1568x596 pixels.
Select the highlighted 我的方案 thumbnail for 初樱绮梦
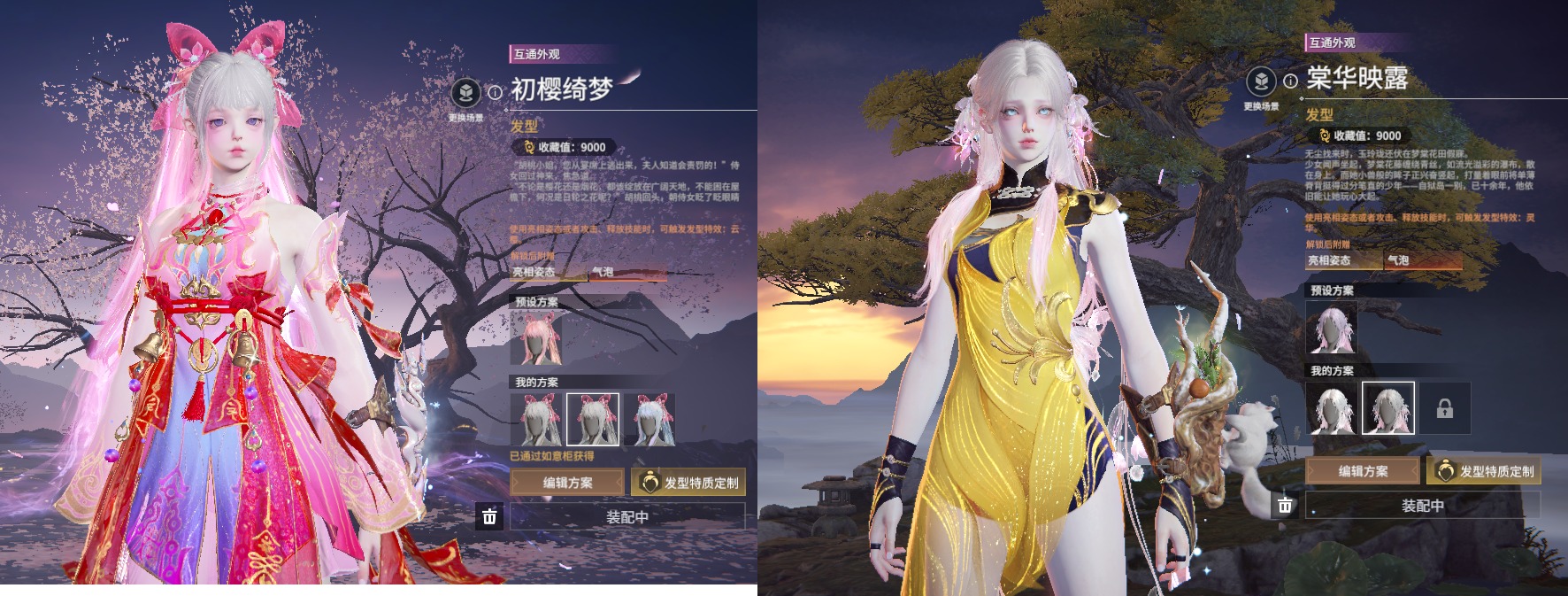tap(592, 419)
